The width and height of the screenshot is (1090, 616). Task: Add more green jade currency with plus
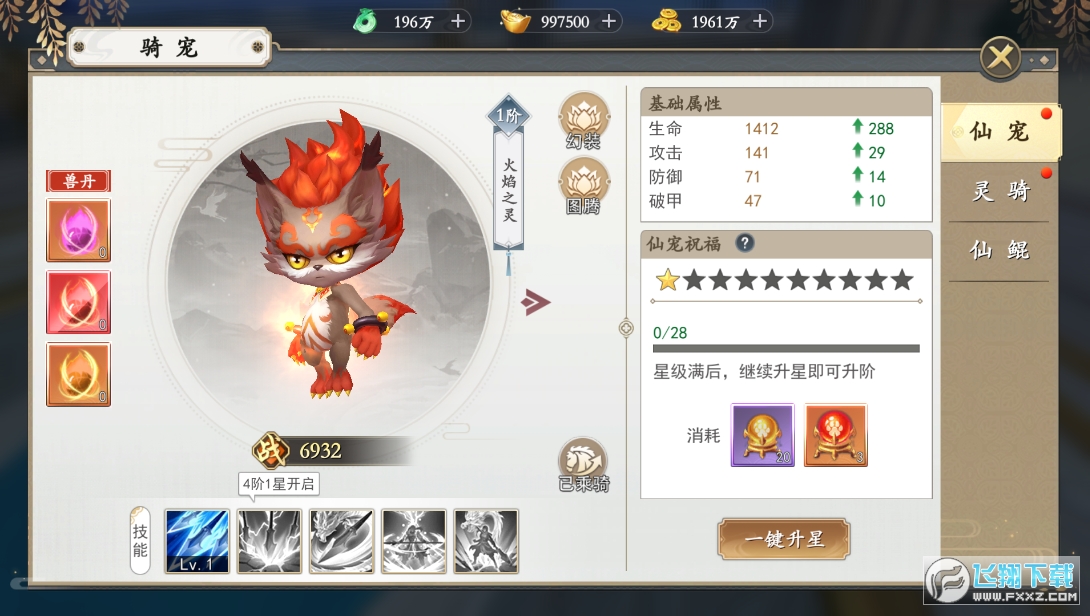(x=458, y=21)
